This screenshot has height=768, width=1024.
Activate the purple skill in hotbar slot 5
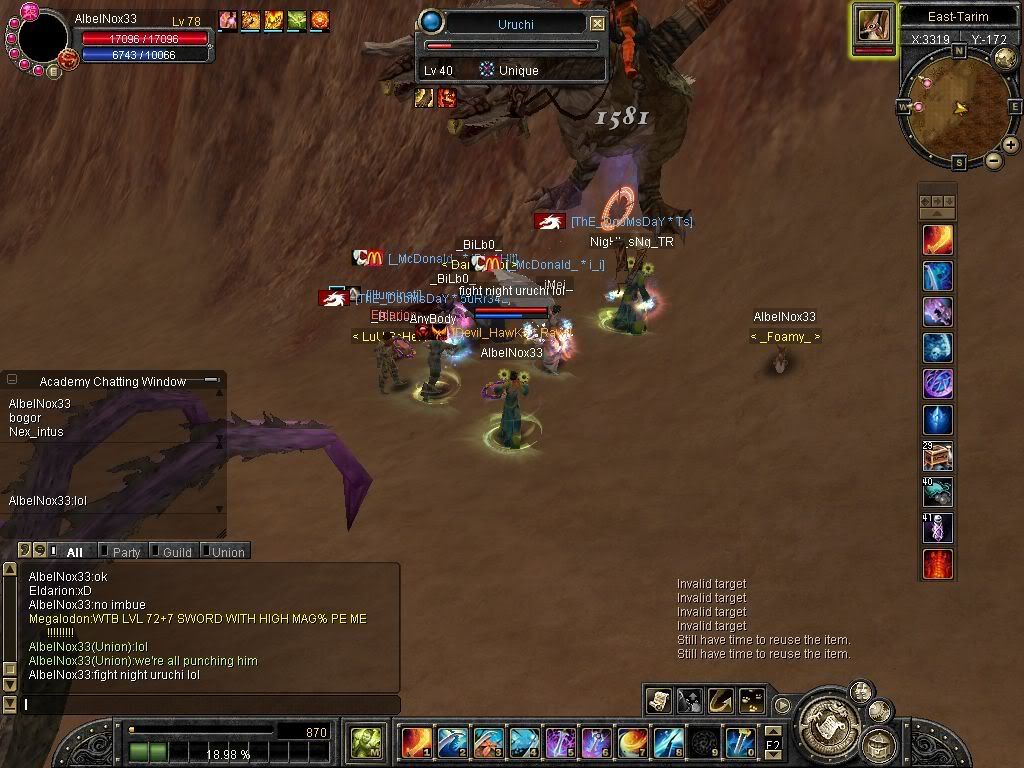click(x=561, y=743)
